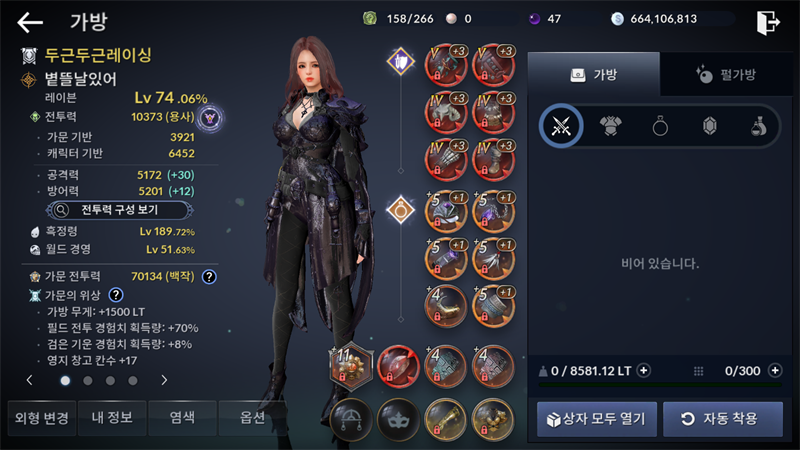800x450 pixels.
Task: Go back with the arrow button
Action: (31, 22)
